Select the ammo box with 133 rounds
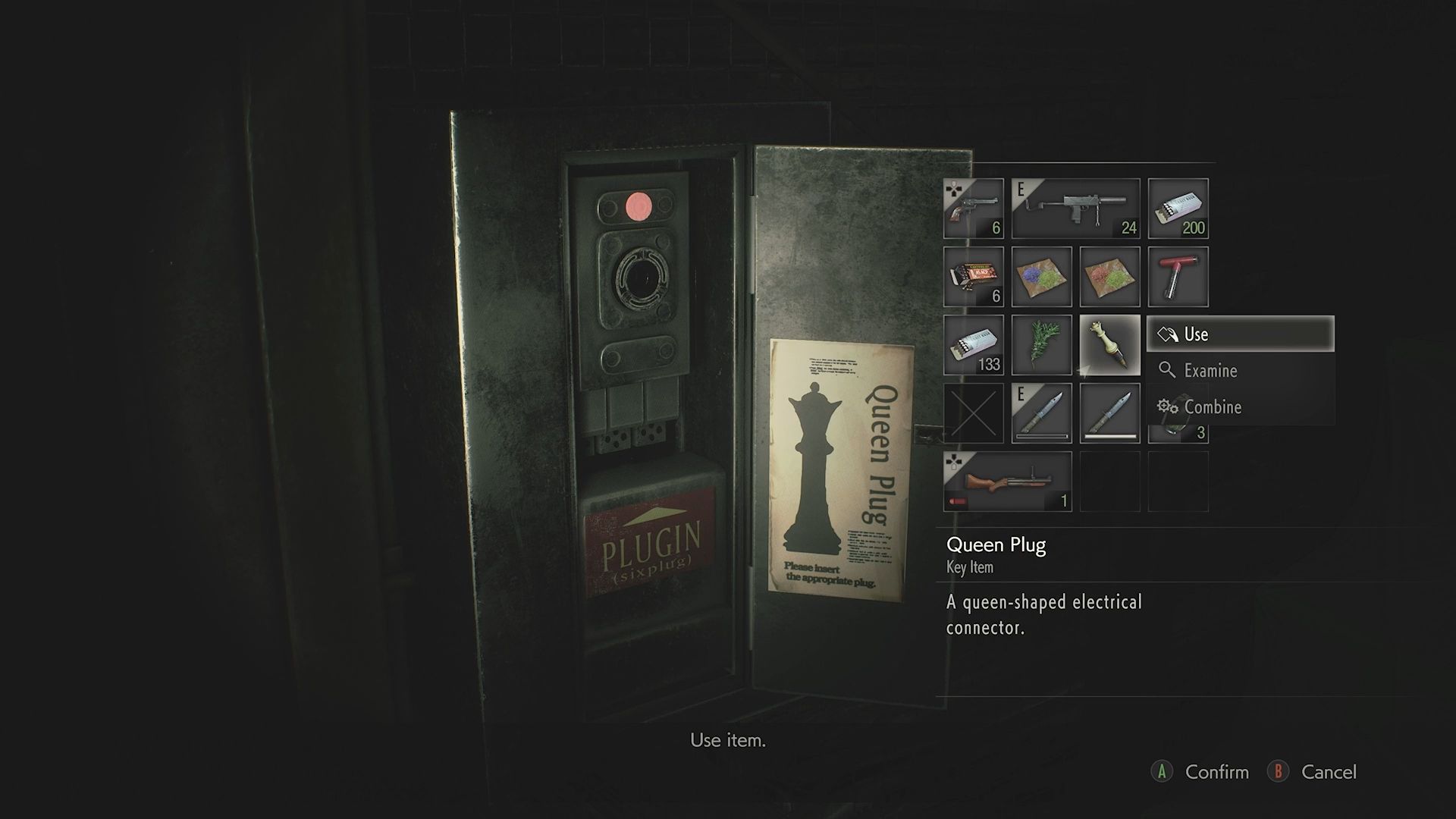1456x819 pixels. tap(973, 345)
